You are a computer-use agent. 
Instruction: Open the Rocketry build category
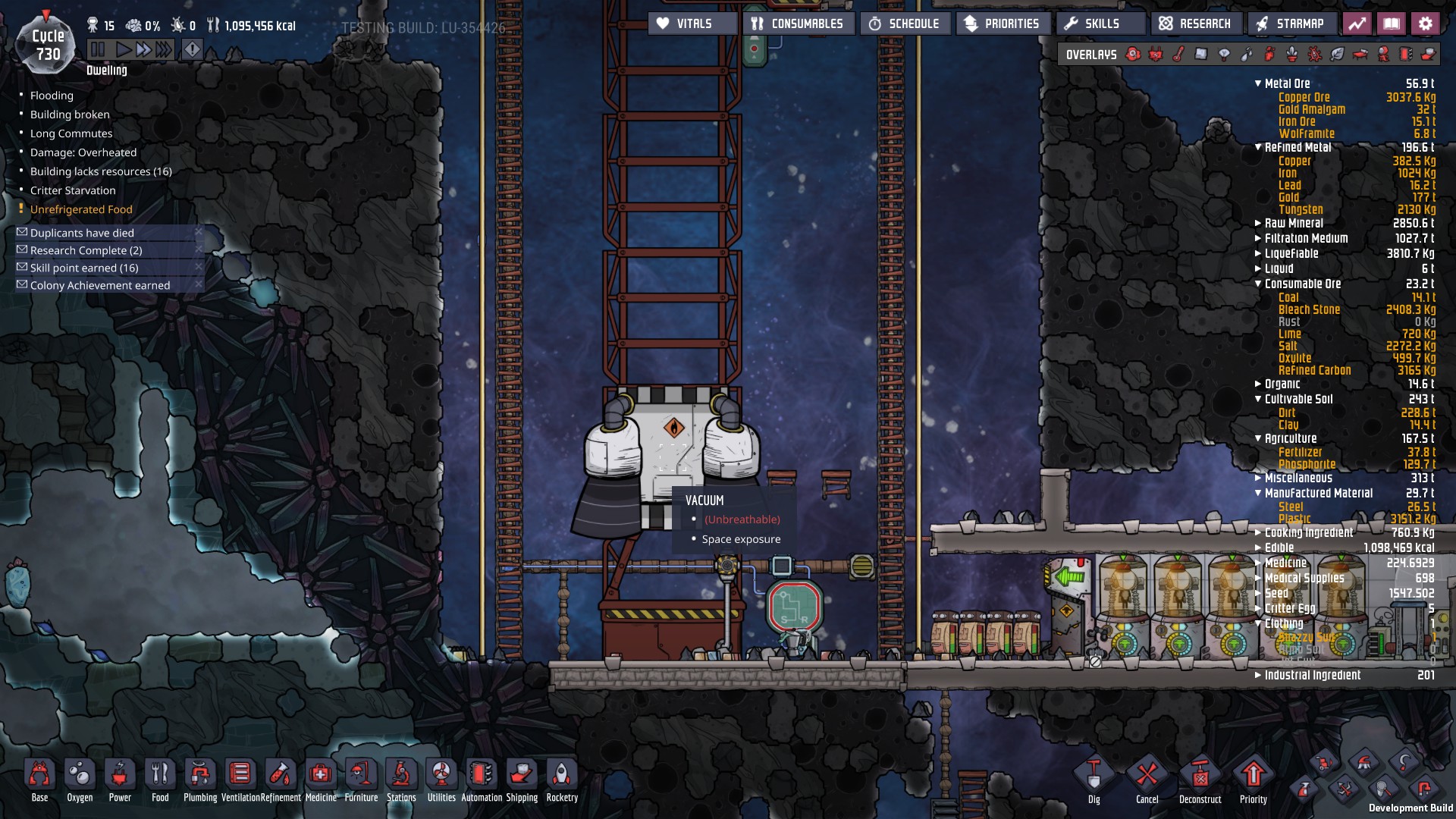tap(562, 776)
